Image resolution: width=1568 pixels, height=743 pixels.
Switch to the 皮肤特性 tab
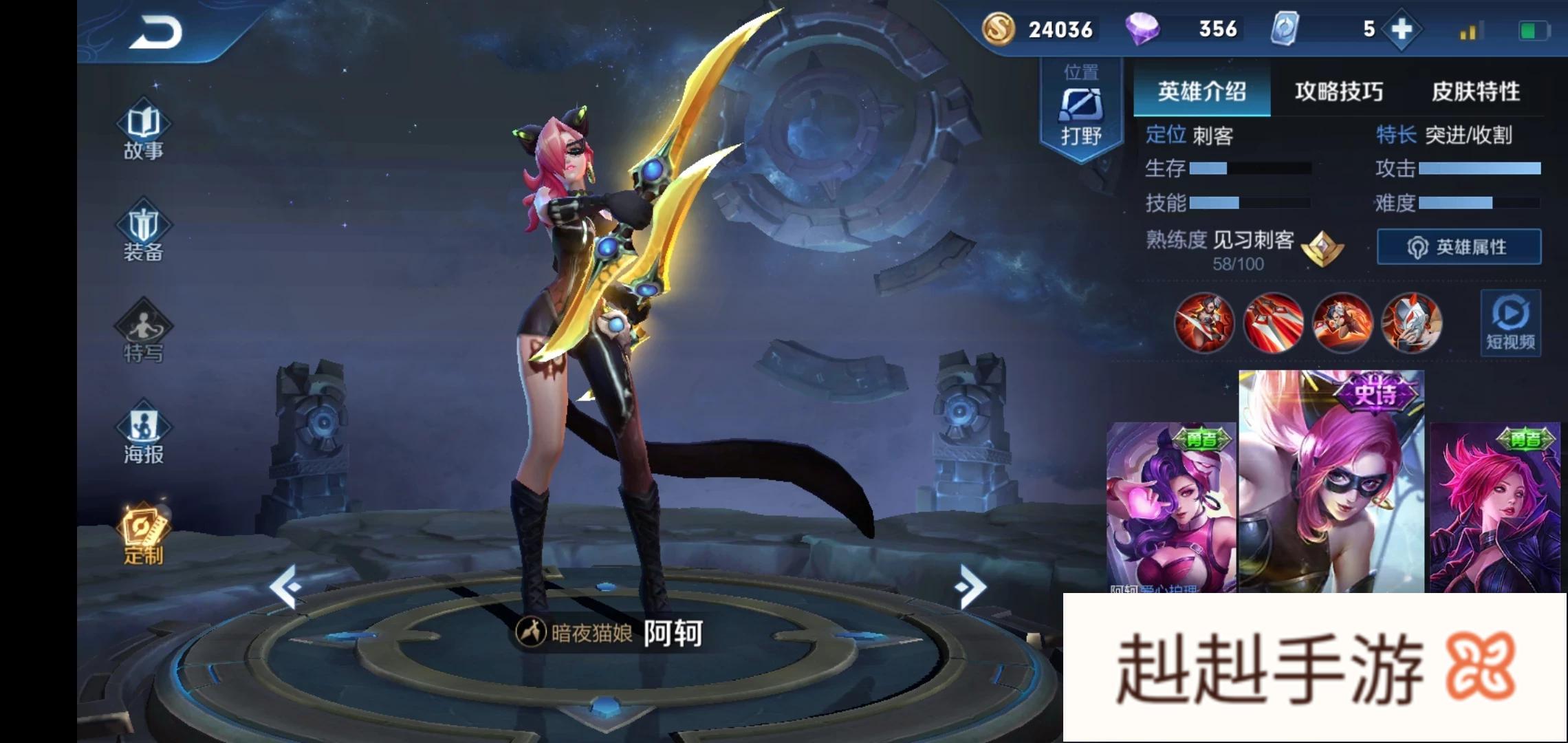(1475, 91)
